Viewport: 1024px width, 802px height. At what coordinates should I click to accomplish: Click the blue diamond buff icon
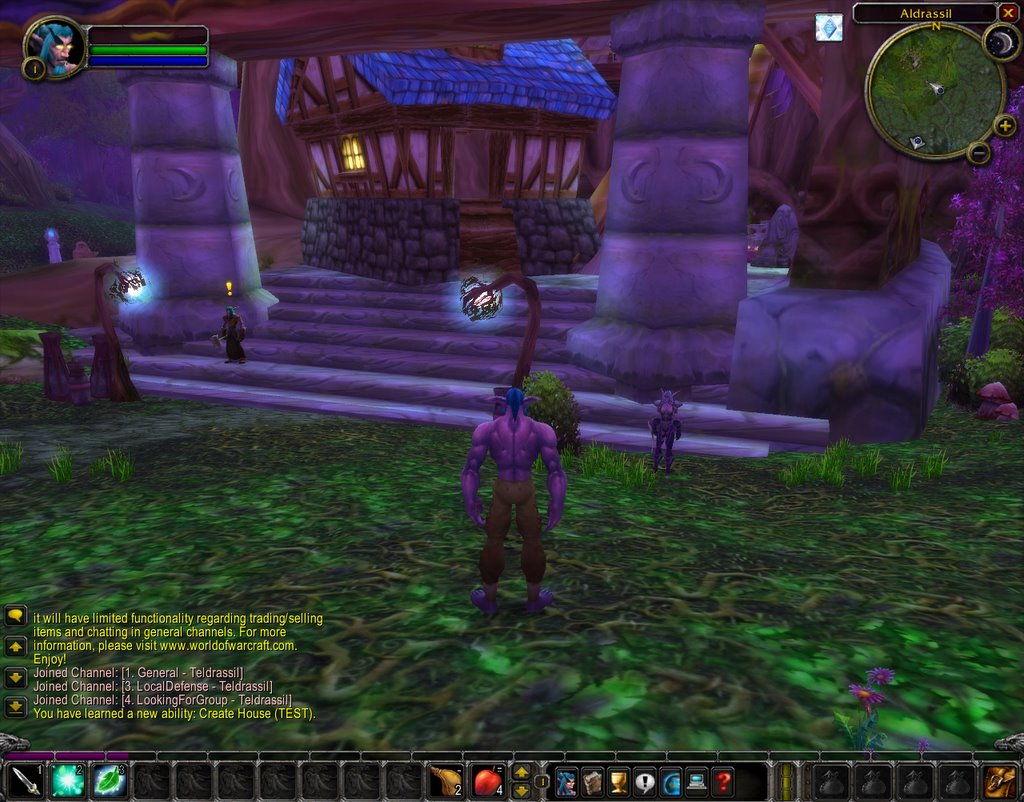click(829, 27)
